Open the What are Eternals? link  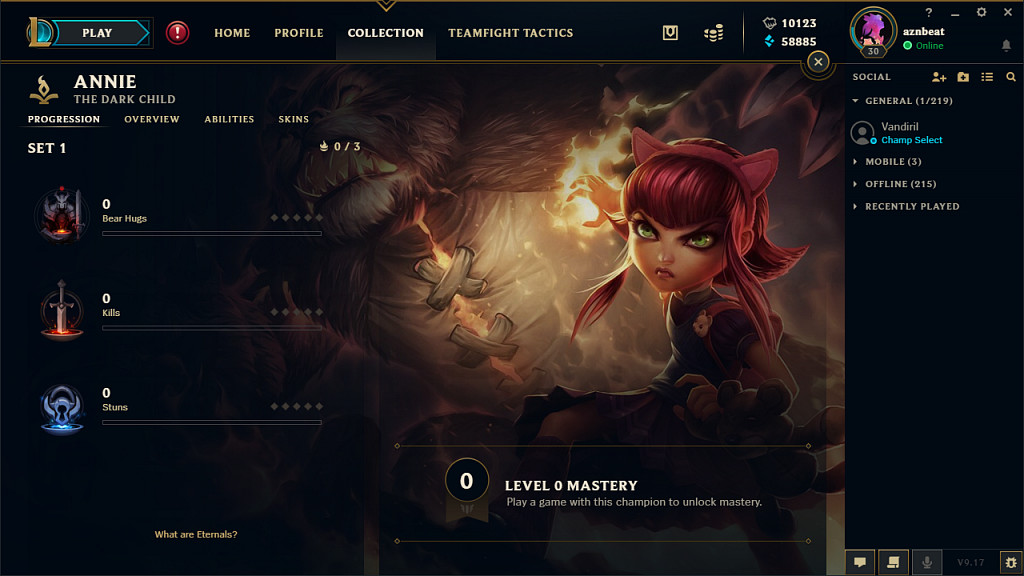(196, 535)
